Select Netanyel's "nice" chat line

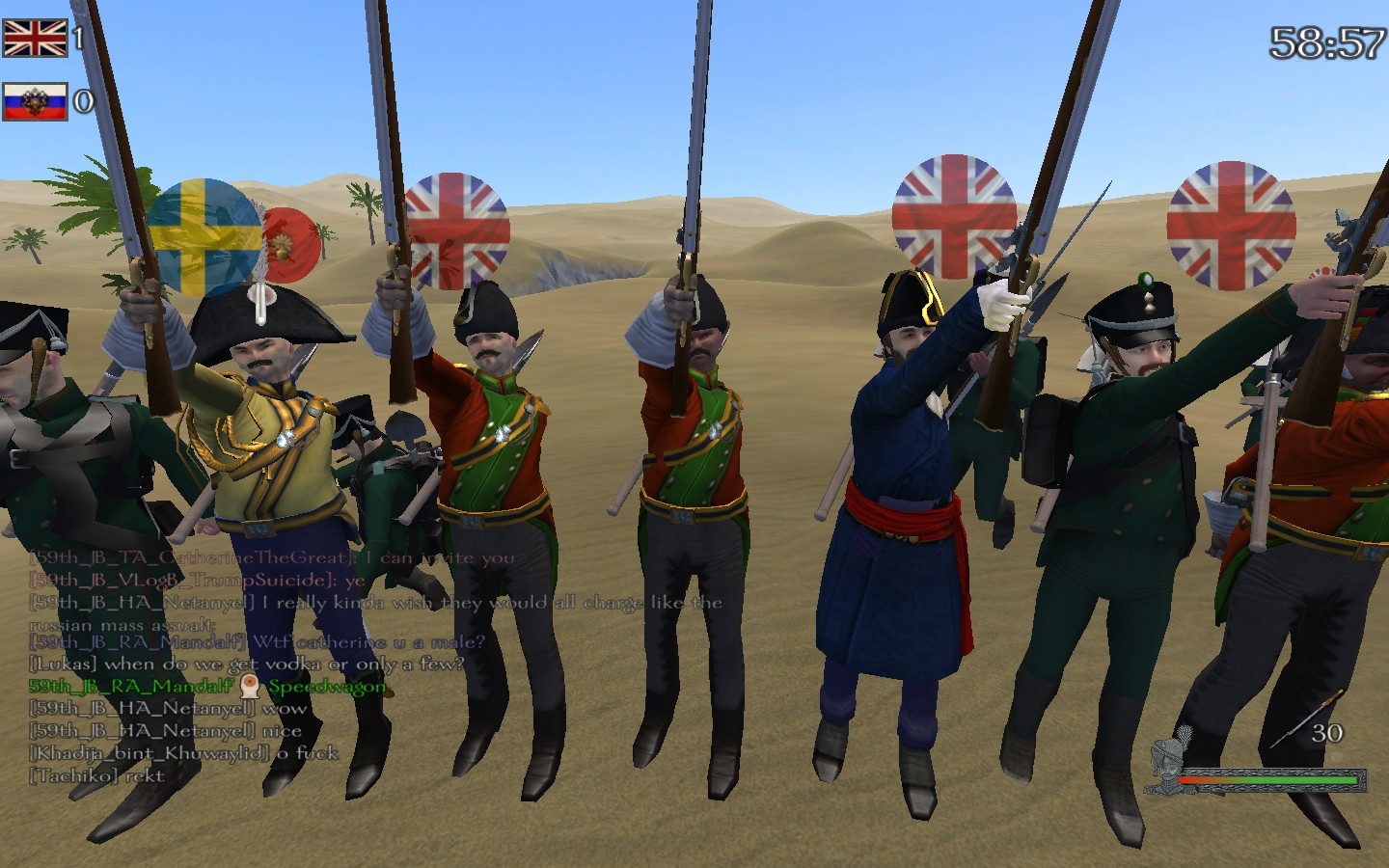tap(165, 731)
